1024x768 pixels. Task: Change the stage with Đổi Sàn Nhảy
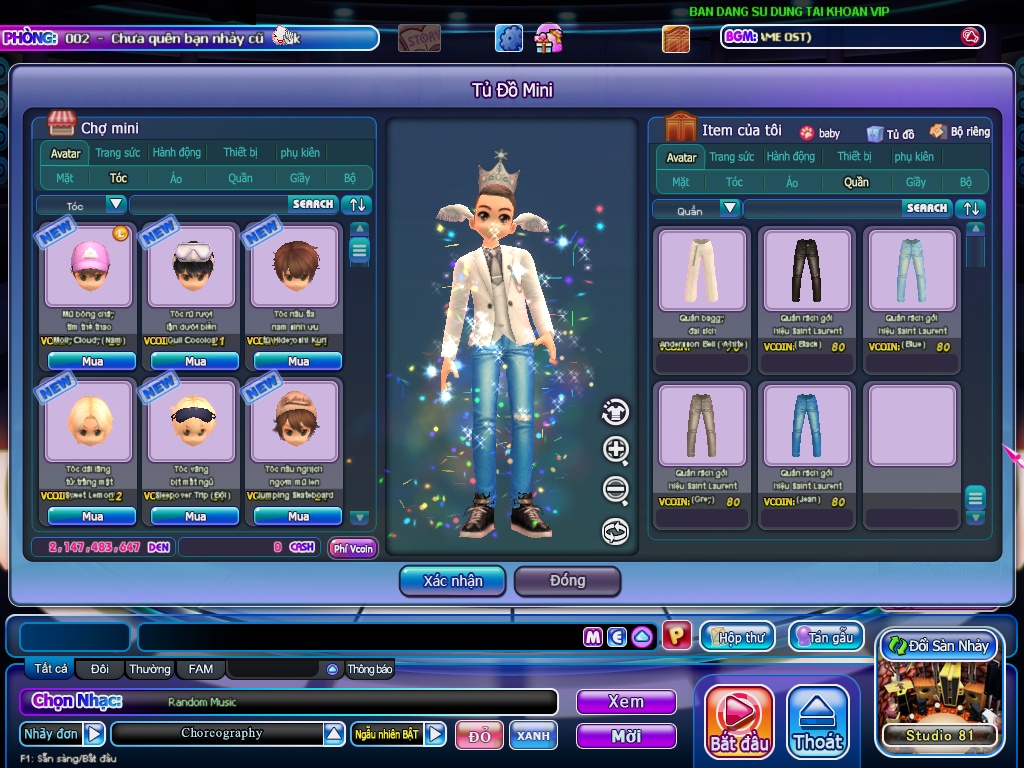(939, 646)
